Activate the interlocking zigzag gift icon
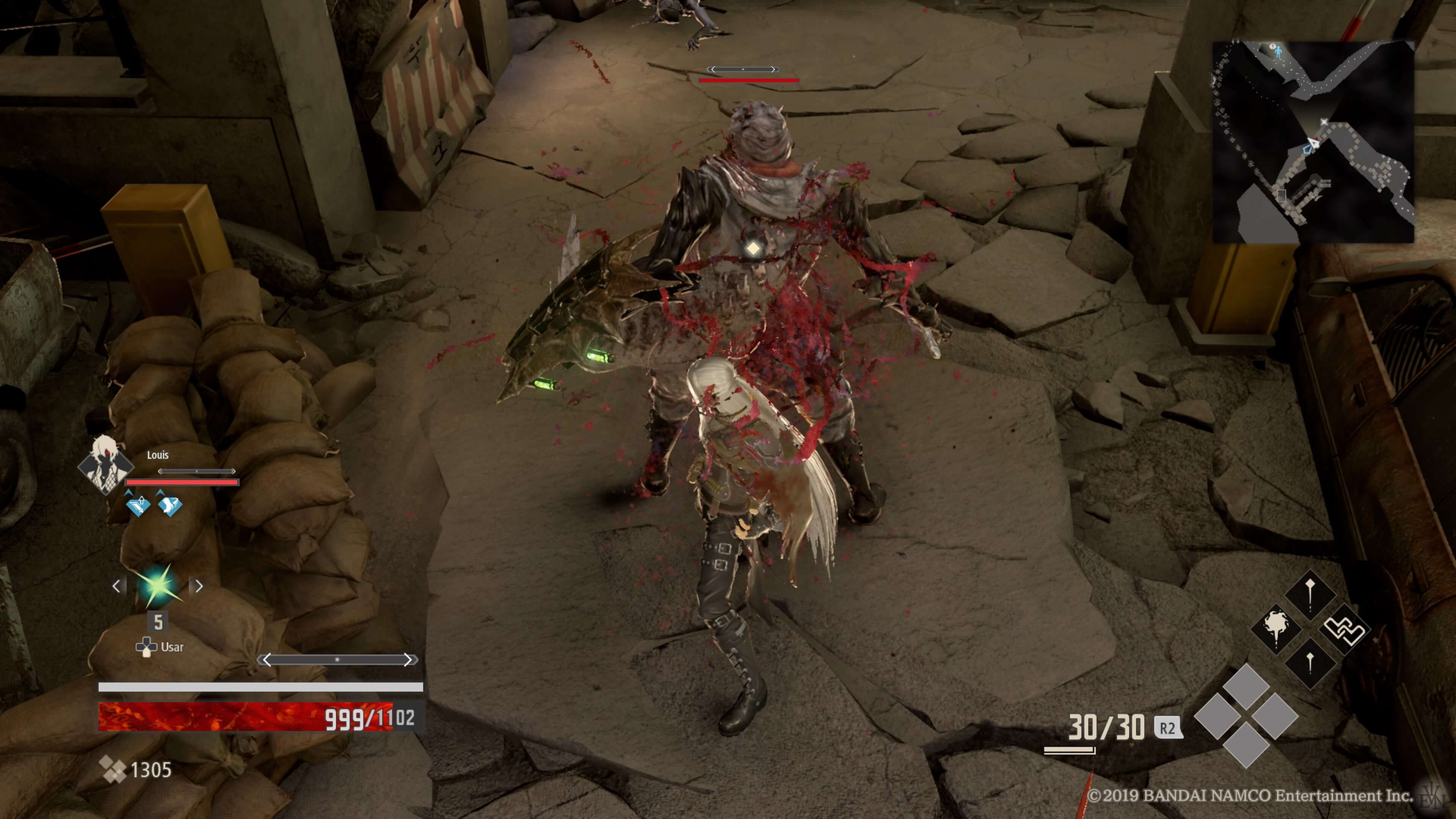This screenshot has height=819, width=1456. (1345, 629)
